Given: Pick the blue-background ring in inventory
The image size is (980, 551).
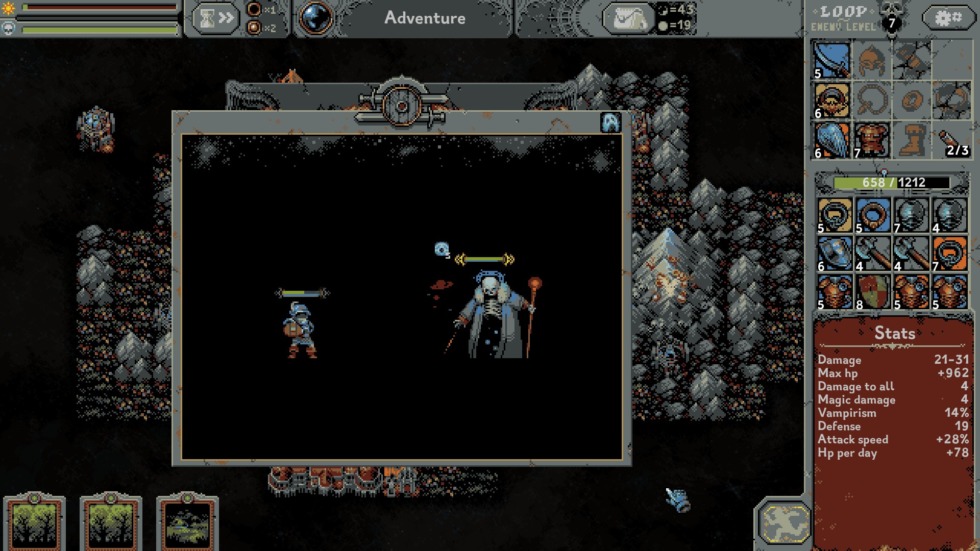Looking at the screenshot, I should point(872,215).
